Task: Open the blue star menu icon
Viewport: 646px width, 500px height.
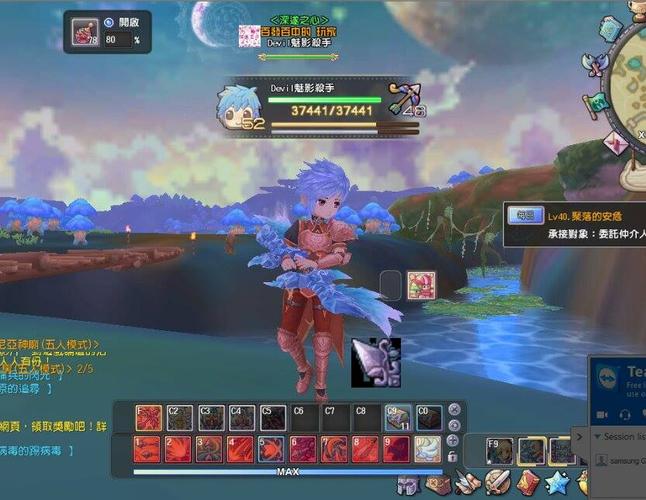Action: point(558,486)
